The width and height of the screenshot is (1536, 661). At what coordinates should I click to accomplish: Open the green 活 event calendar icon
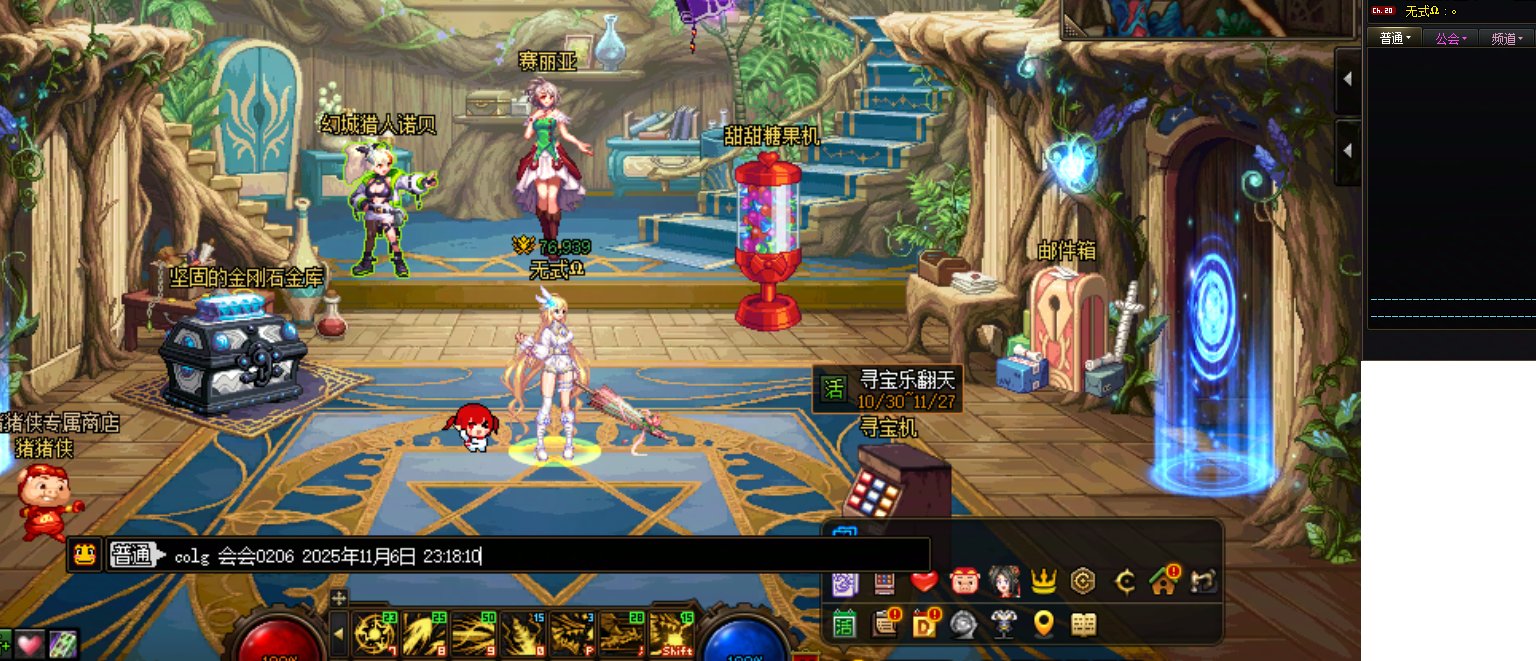coord(844,625)
